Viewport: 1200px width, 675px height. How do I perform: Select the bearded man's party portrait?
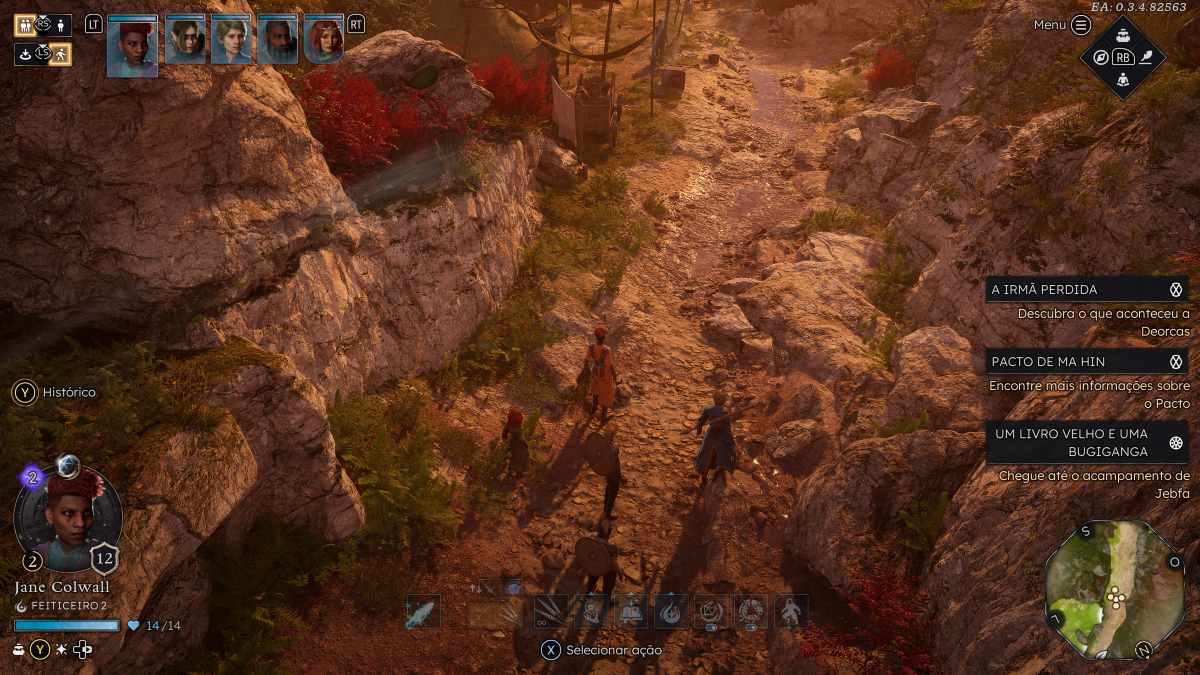[277, 41]
